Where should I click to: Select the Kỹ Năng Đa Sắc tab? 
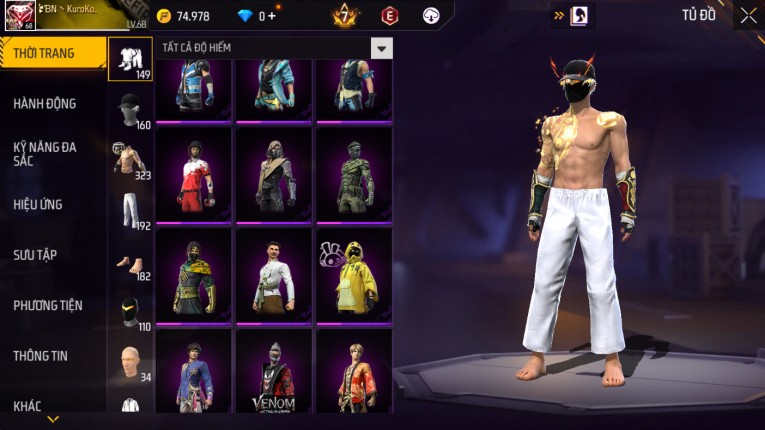46,153
